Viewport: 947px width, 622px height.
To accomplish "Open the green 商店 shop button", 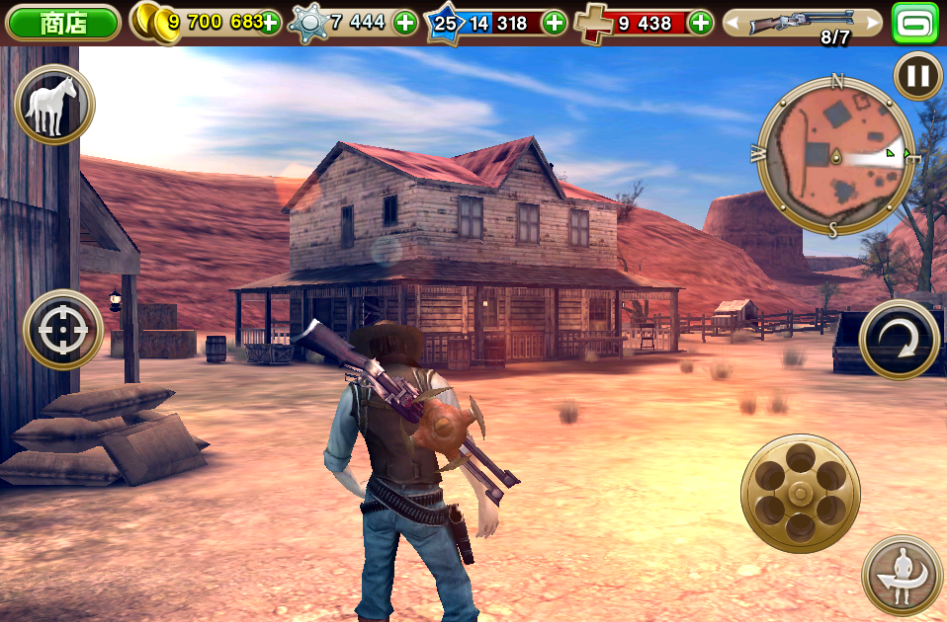I will click(x=63, y=23).
